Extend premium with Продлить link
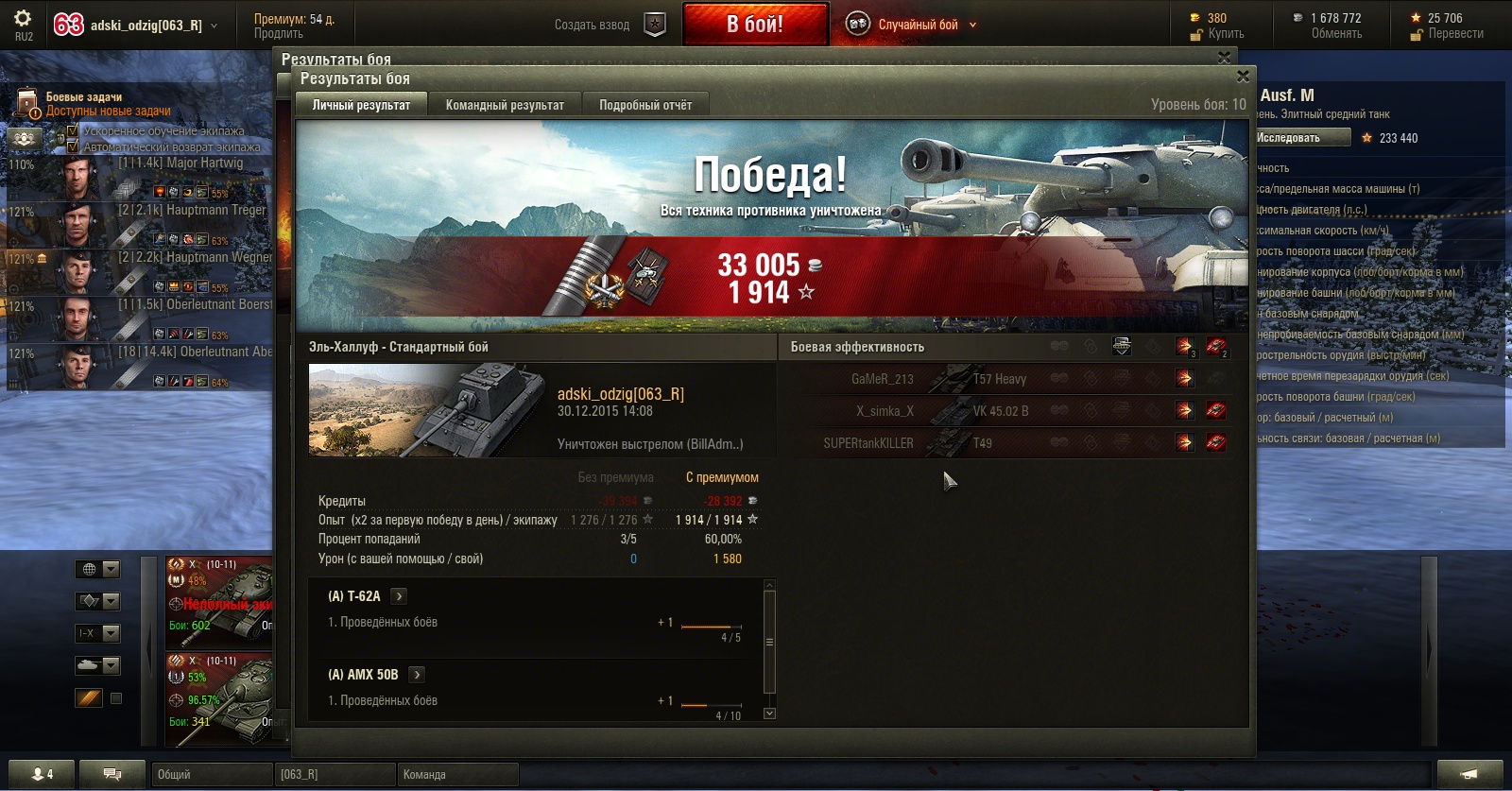1512x791 pixels. click(278, 34)
